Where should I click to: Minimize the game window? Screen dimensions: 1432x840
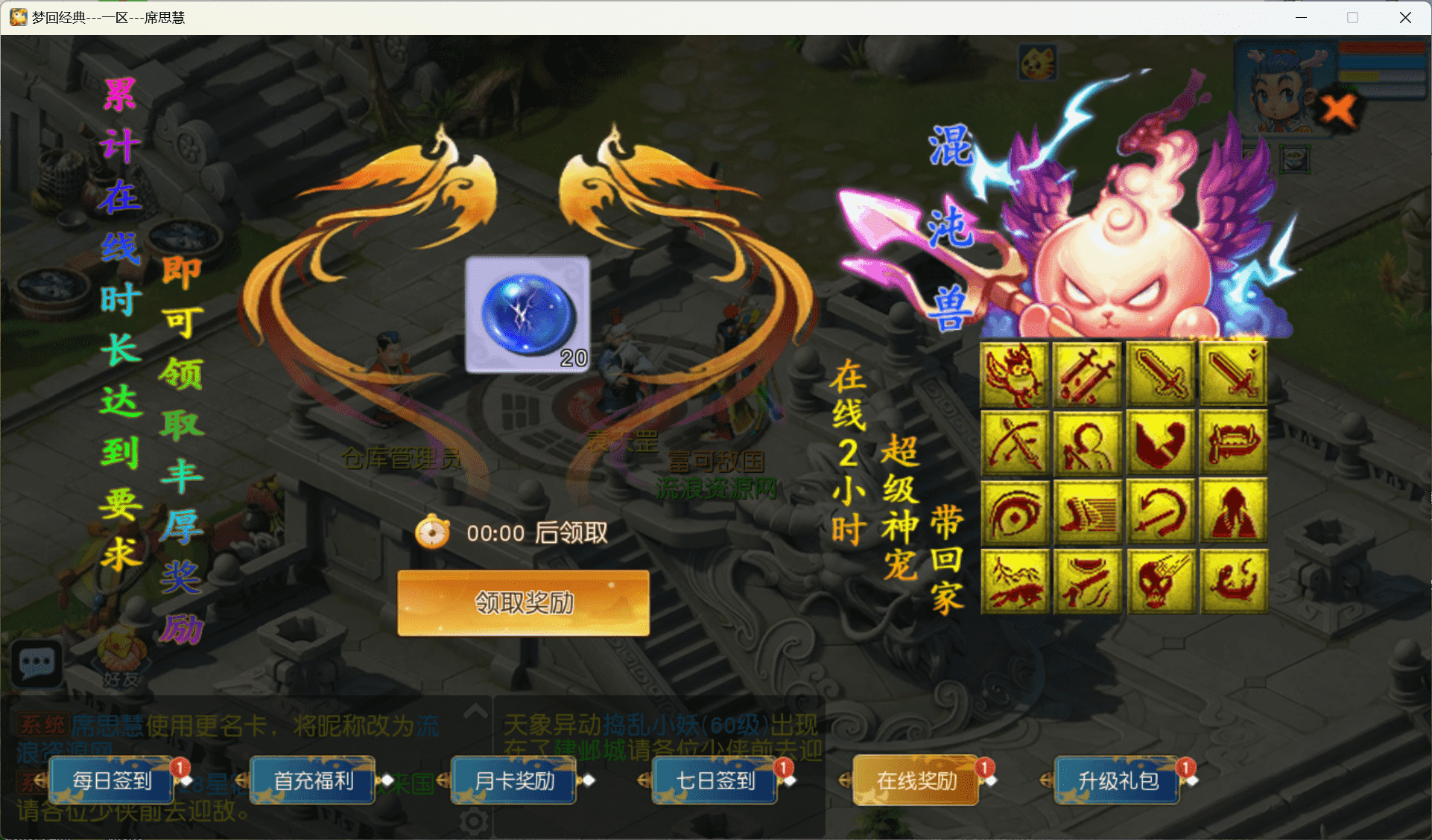tap(1301, 17)
